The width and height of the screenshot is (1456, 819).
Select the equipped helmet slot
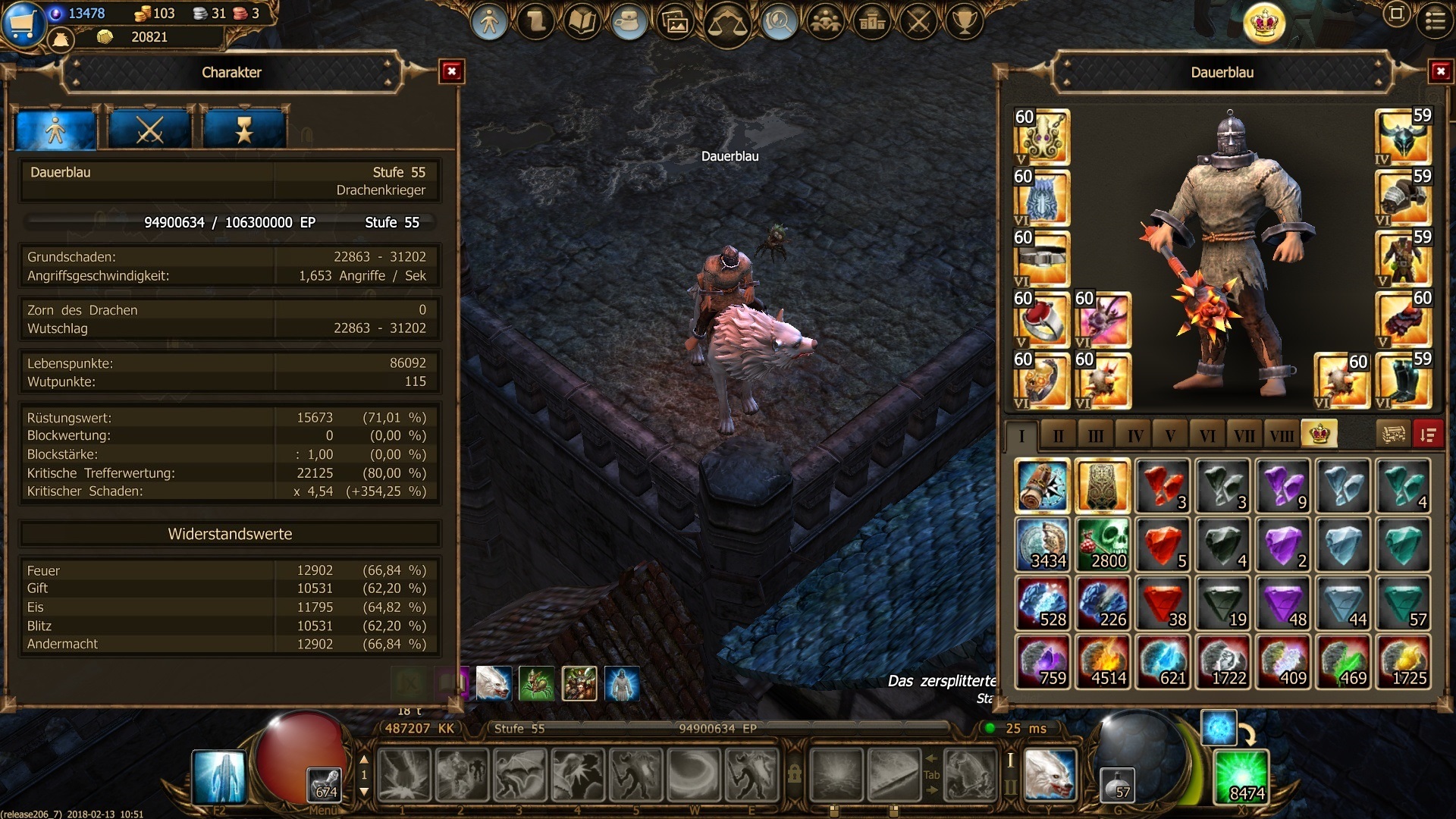pos(1402,136)
